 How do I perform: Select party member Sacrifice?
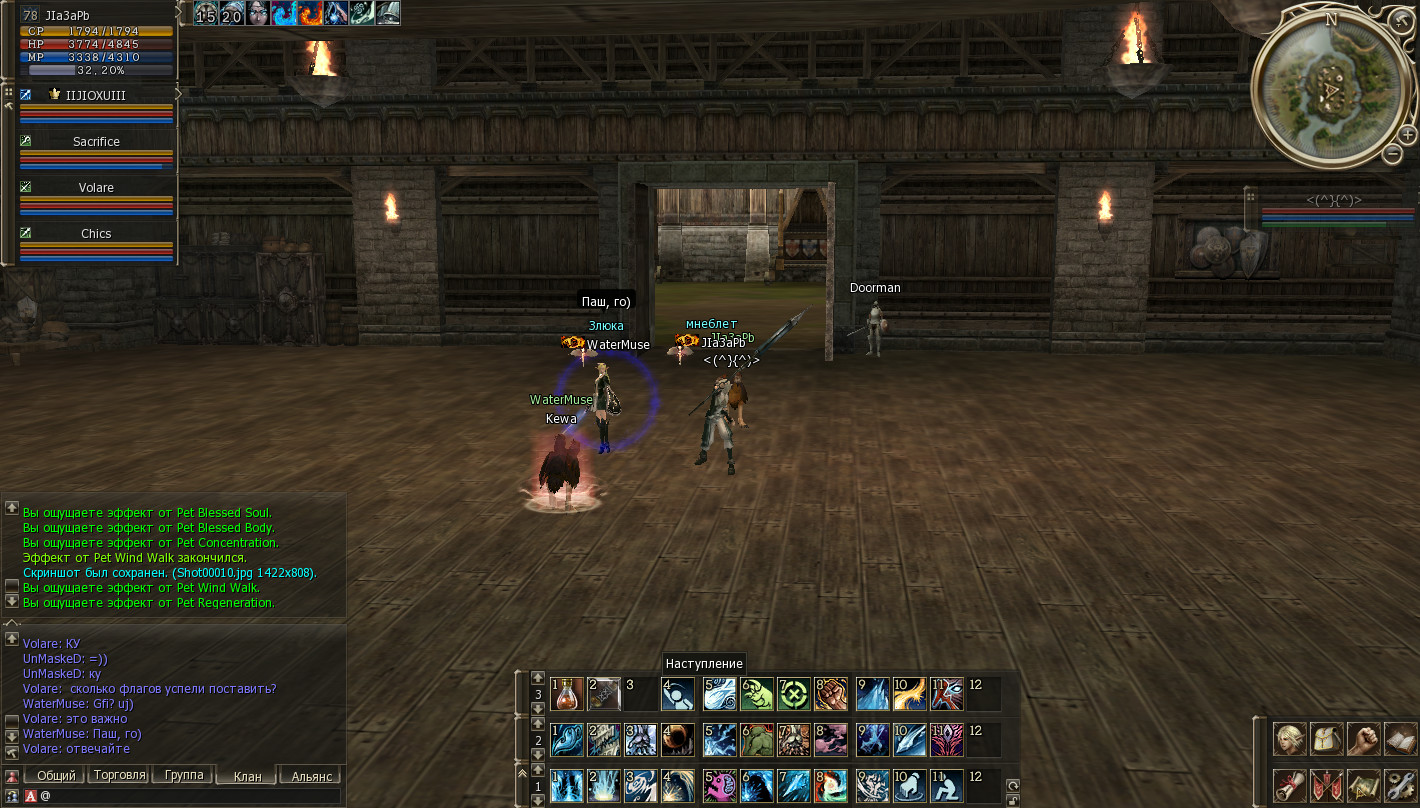pyautogui.click(x=96, y=142)
